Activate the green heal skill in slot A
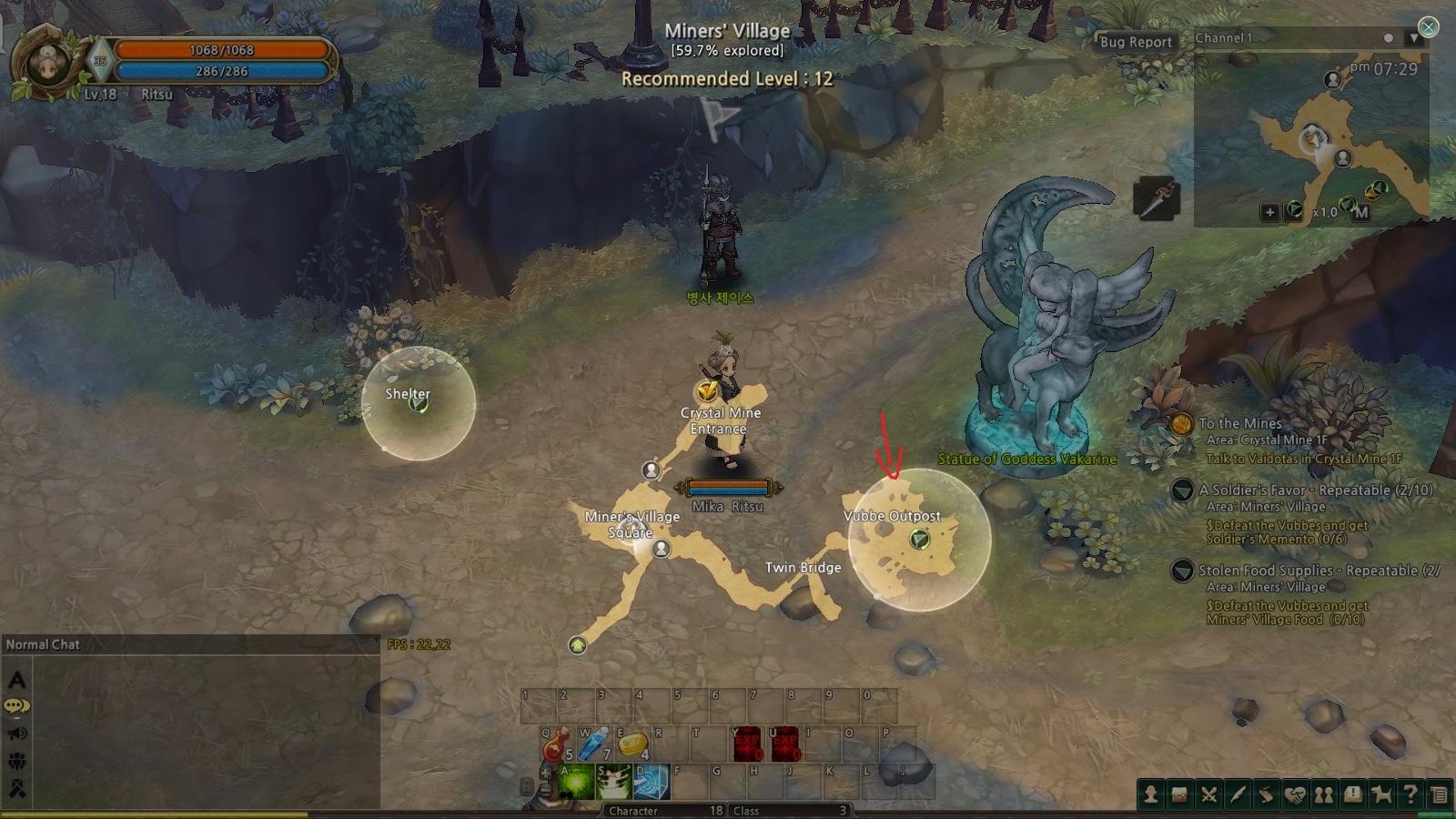1456x819 pixels. point(576,783)
